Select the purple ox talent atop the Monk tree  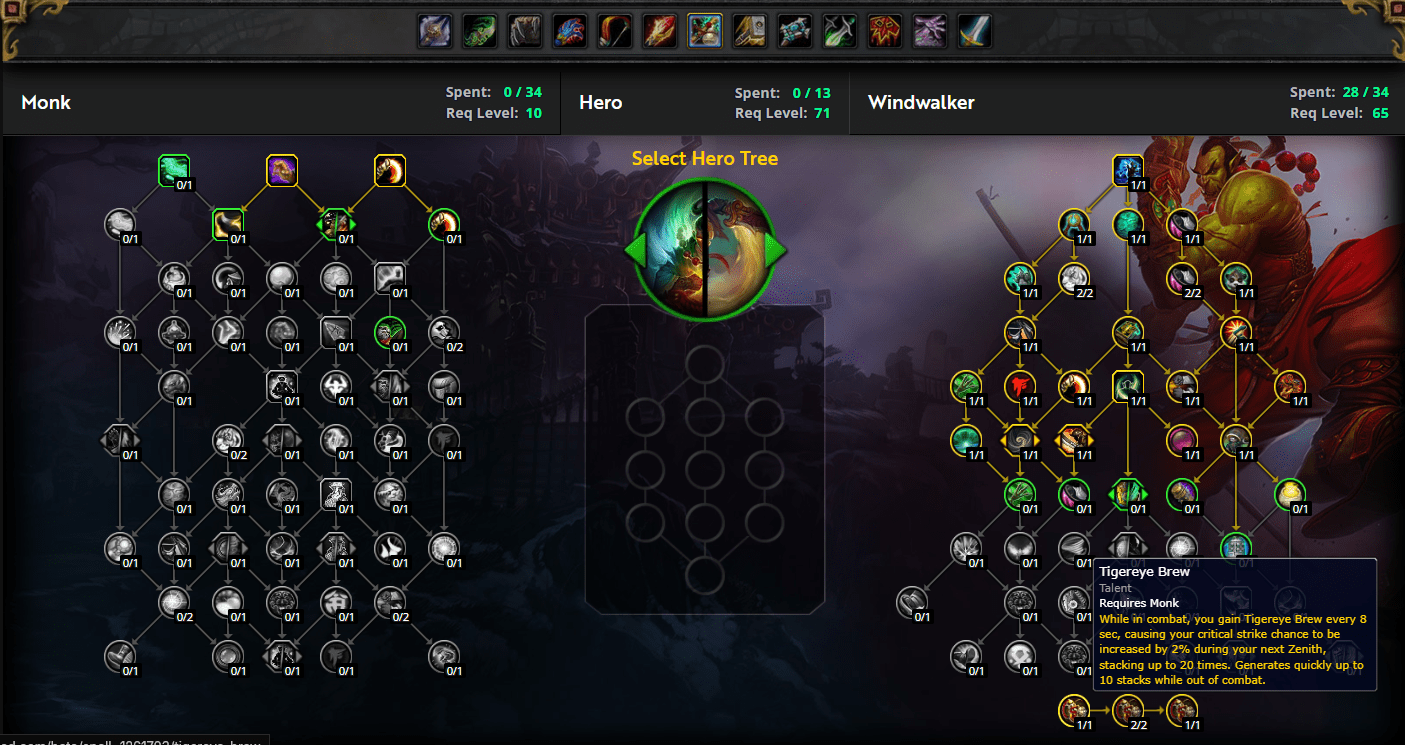coord(282,170)
